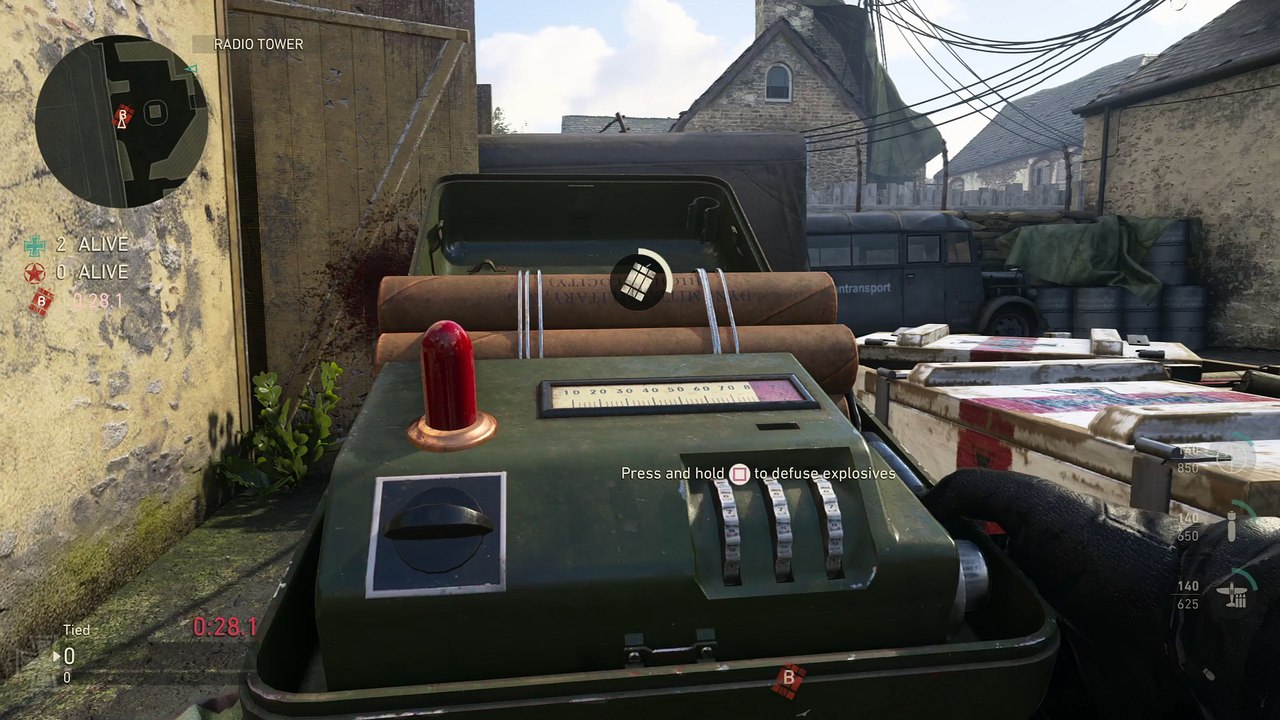The height and width of the screenshot is (720, 1280).
Task: Open the circular minimap
Action: (121, 121)
